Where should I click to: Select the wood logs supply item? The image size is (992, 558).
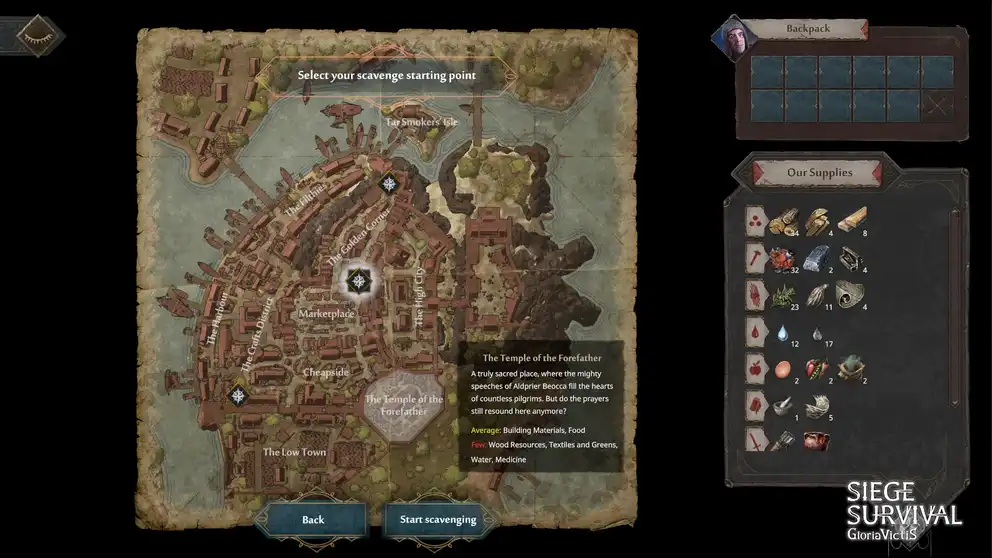point(783,221)
